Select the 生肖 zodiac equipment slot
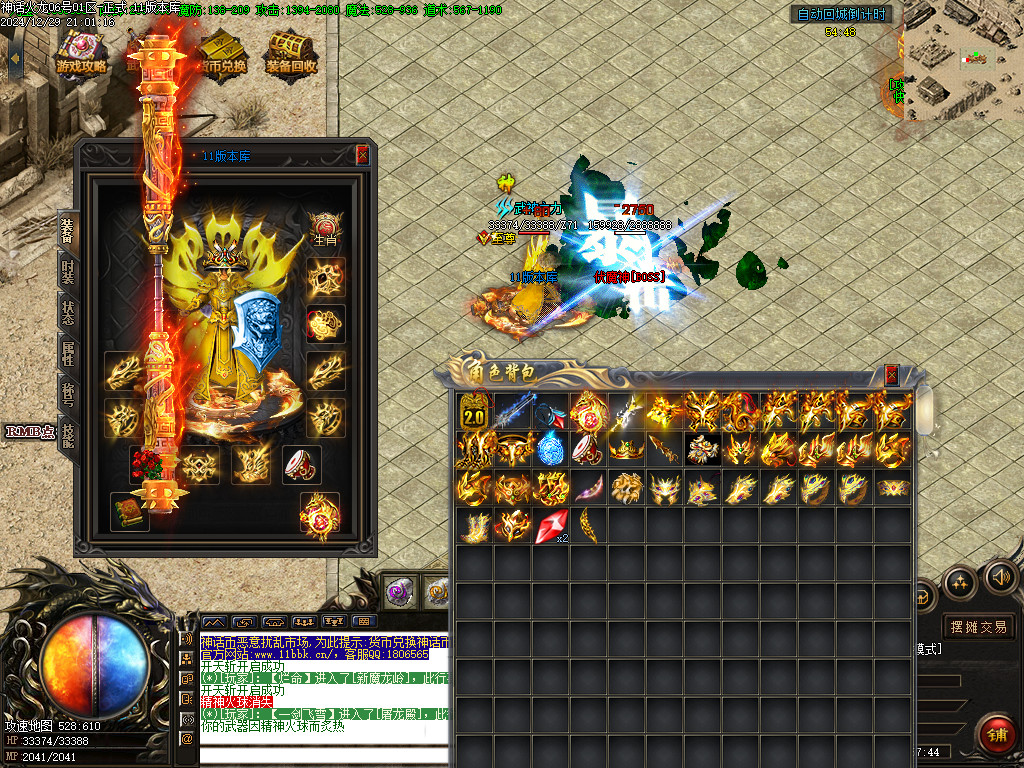 pos(325,229)
